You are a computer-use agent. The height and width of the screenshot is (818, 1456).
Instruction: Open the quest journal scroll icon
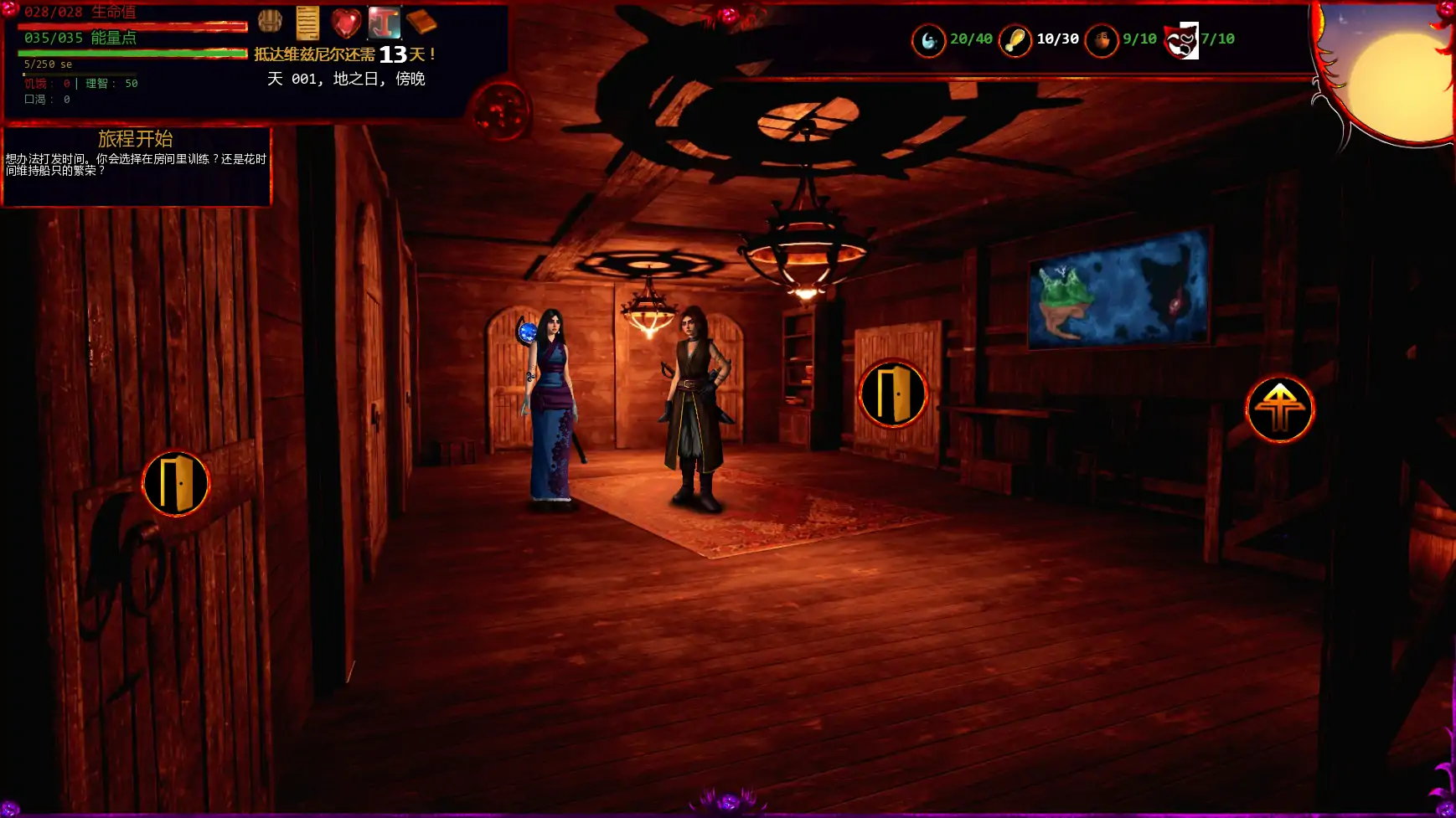coord(309,23)
